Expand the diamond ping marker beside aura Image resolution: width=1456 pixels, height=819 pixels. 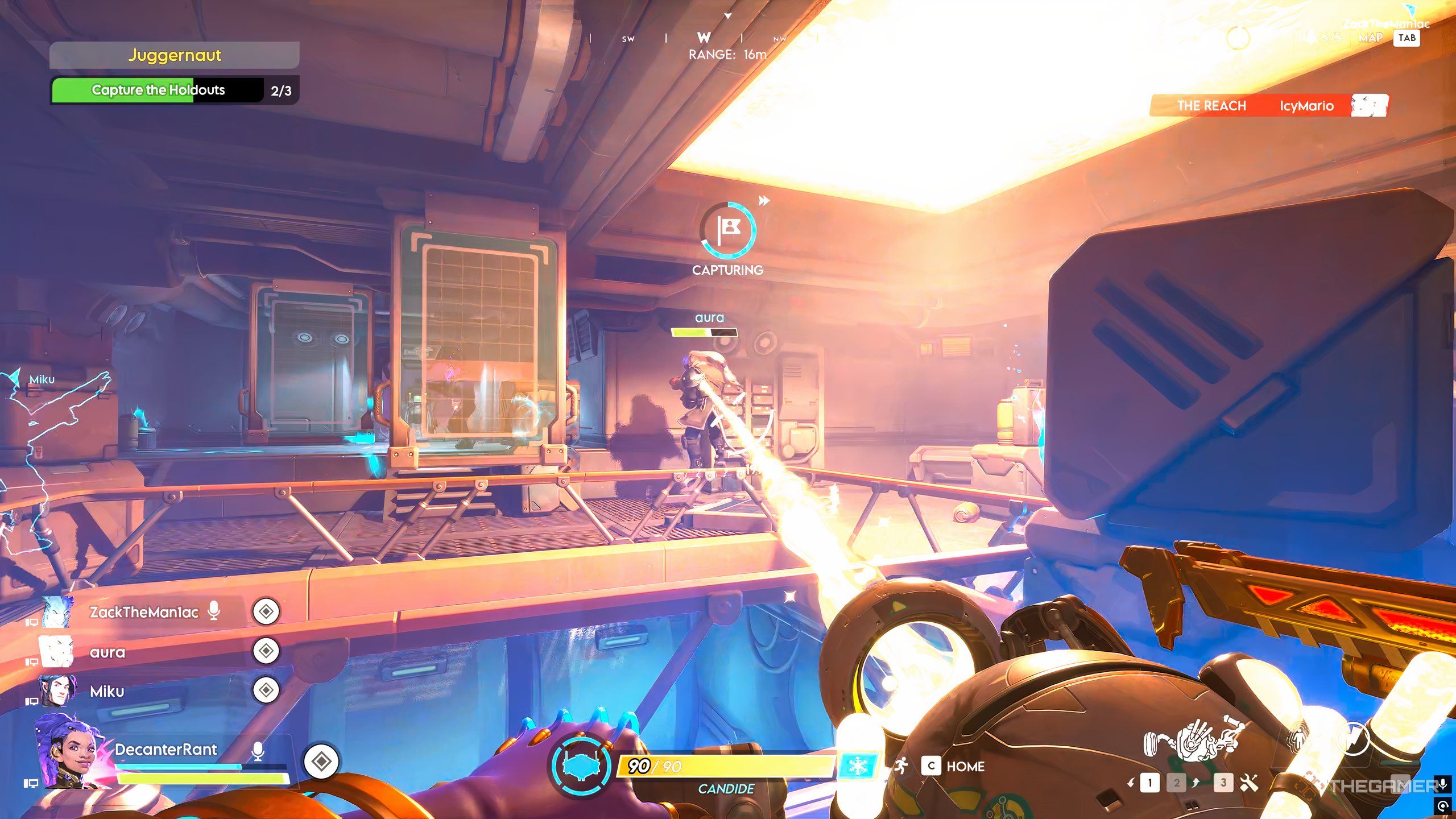click(265, 652)
